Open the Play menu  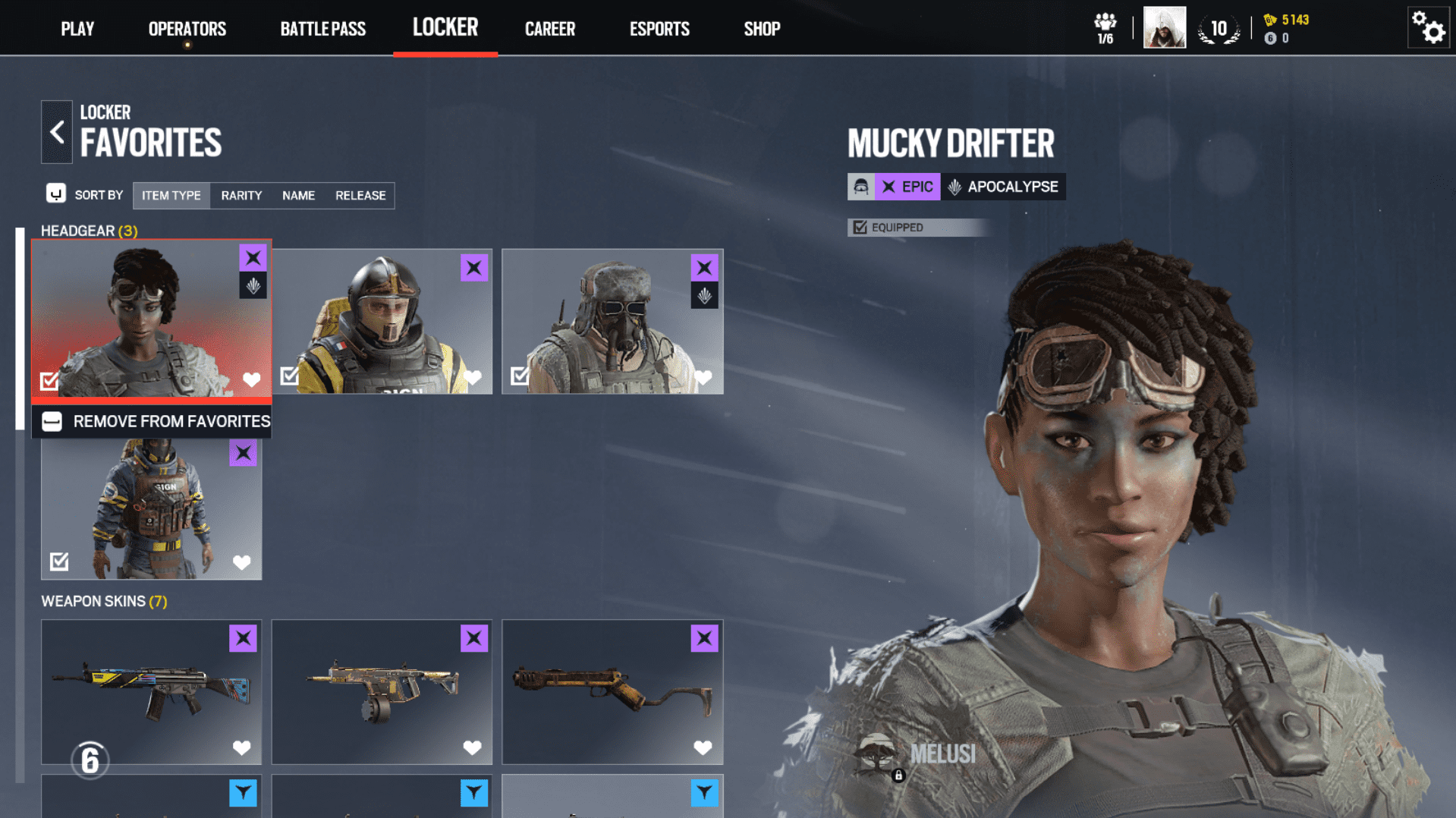[x=77, y=29]
